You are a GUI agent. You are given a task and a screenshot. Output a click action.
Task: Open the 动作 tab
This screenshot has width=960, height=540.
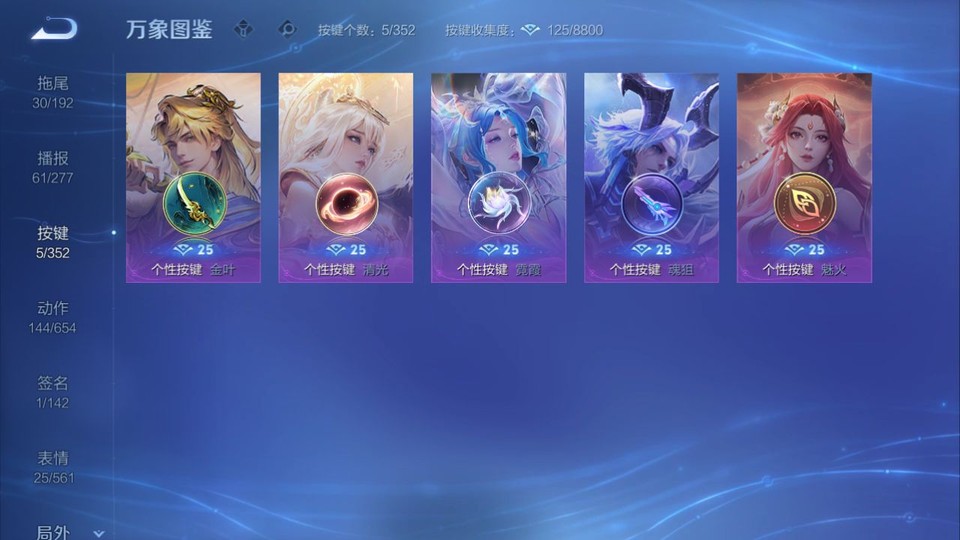(53, 317)
